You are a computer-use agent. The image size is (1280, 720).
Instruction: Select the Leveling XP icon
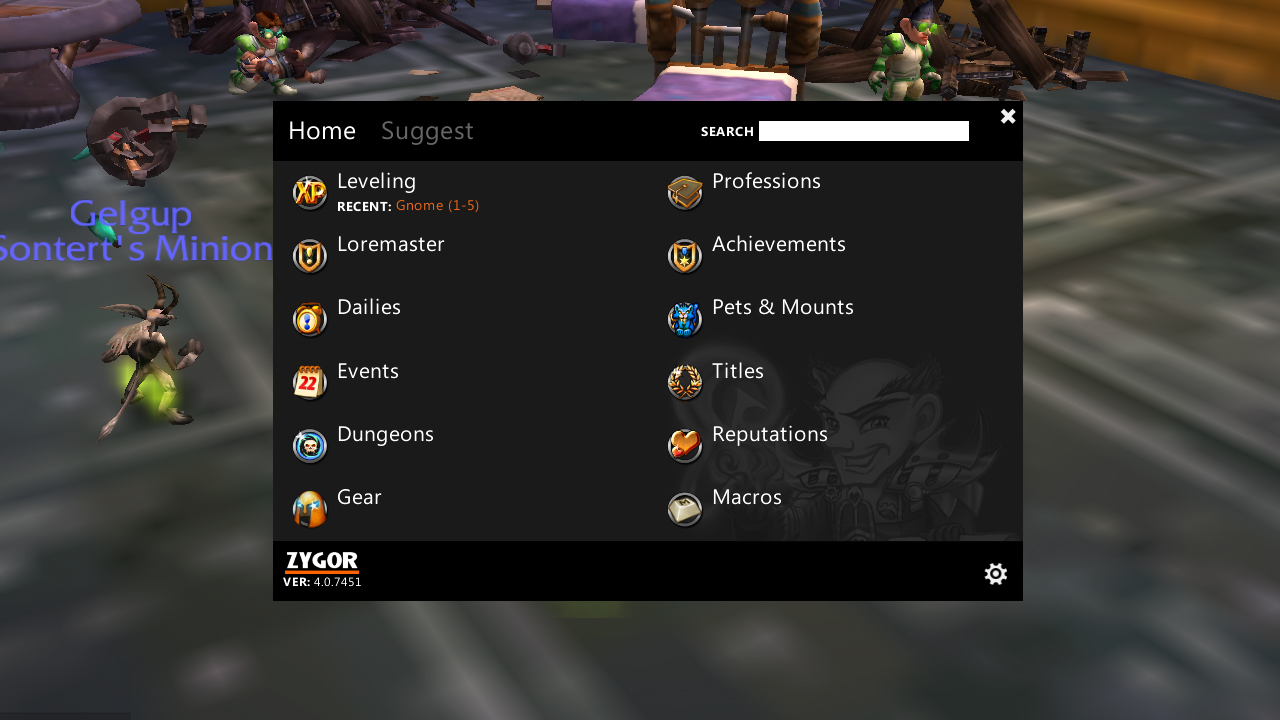pos(310,192)
